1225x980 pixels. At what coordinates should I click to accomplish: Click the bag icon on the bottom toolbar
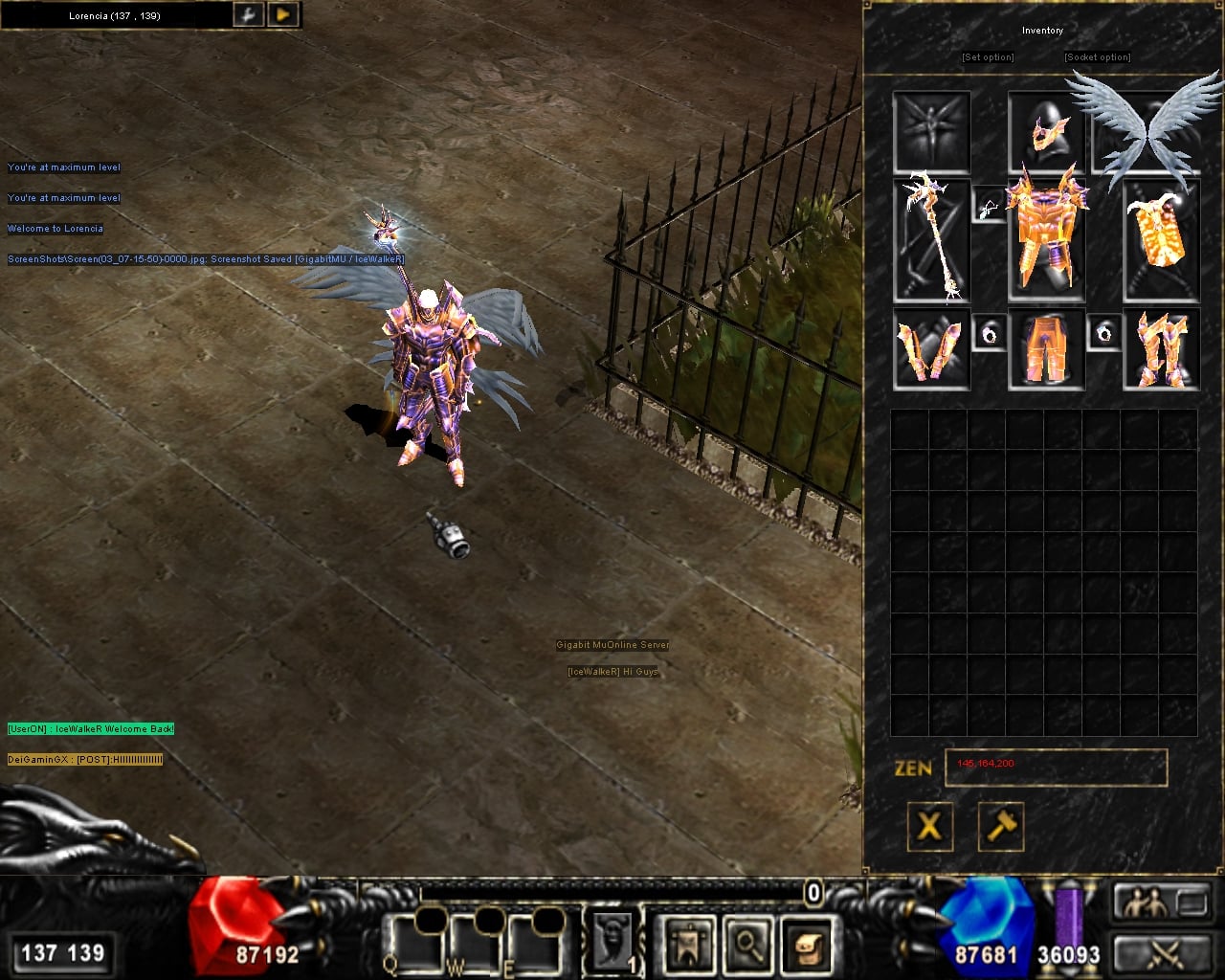(808, 946)
